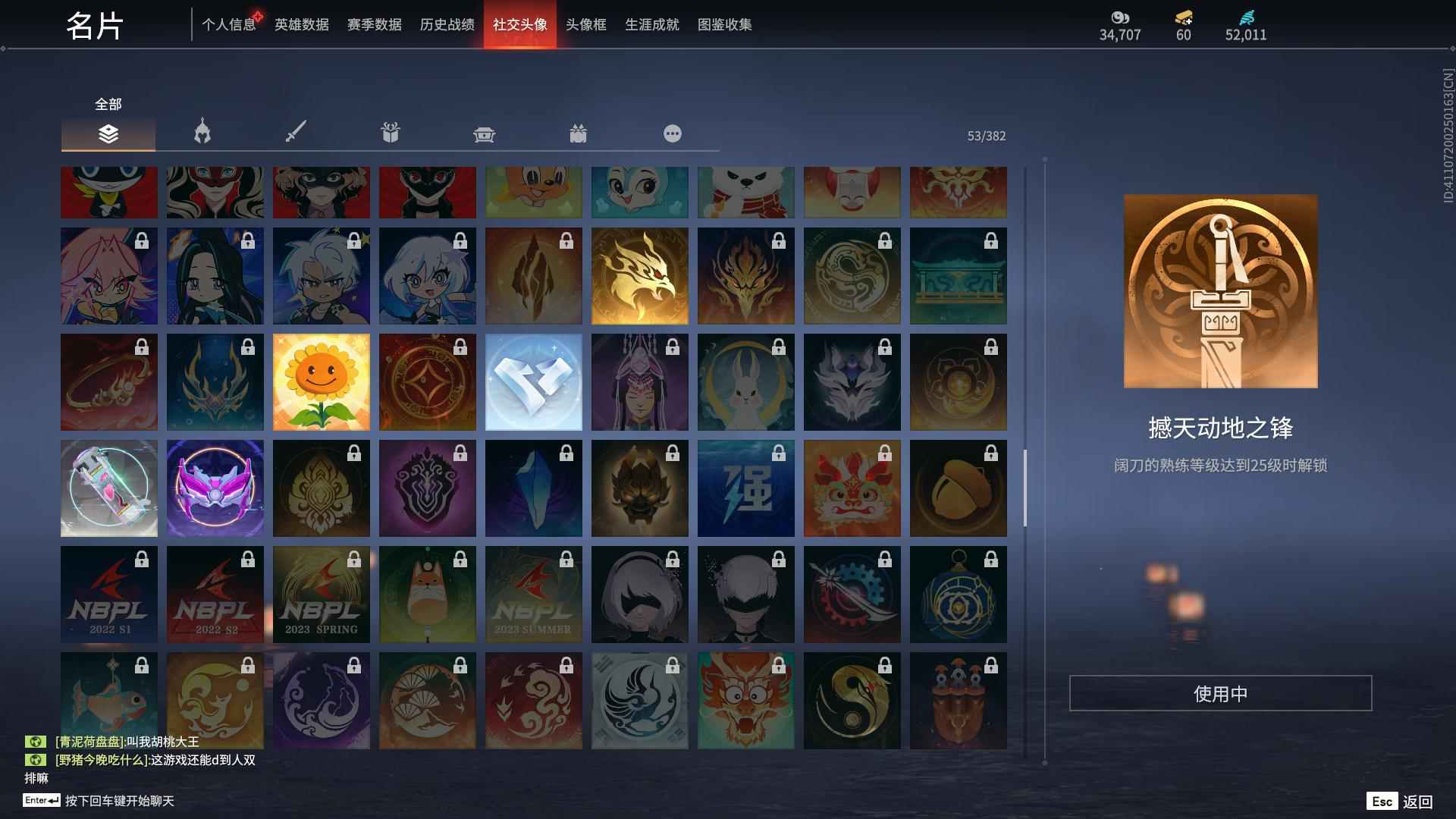Select the white rabbit avatar
Screen dimensions: 1456x819
click(x=745, y=381)
